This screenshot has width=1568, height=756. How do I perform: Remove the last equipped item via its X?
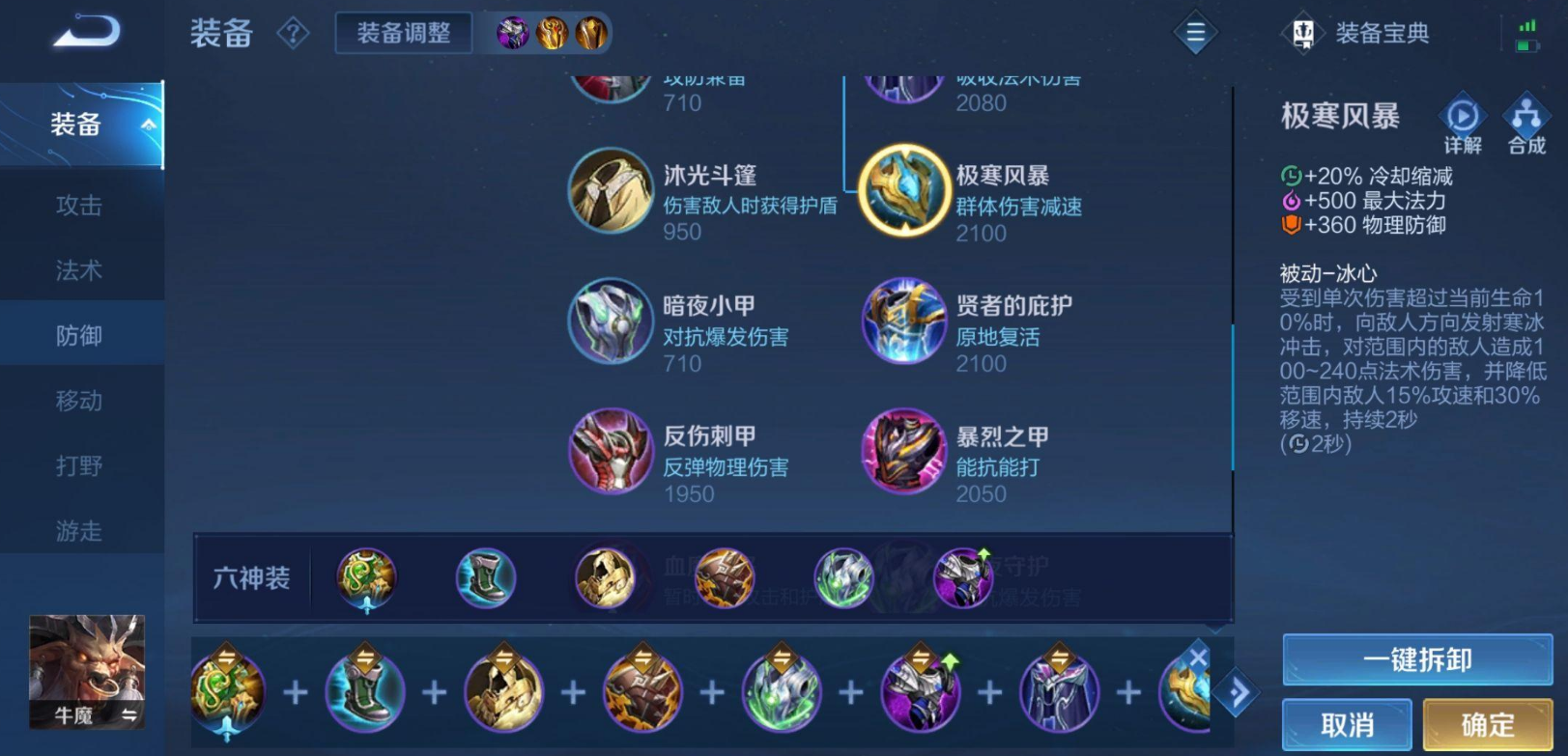1198,656
